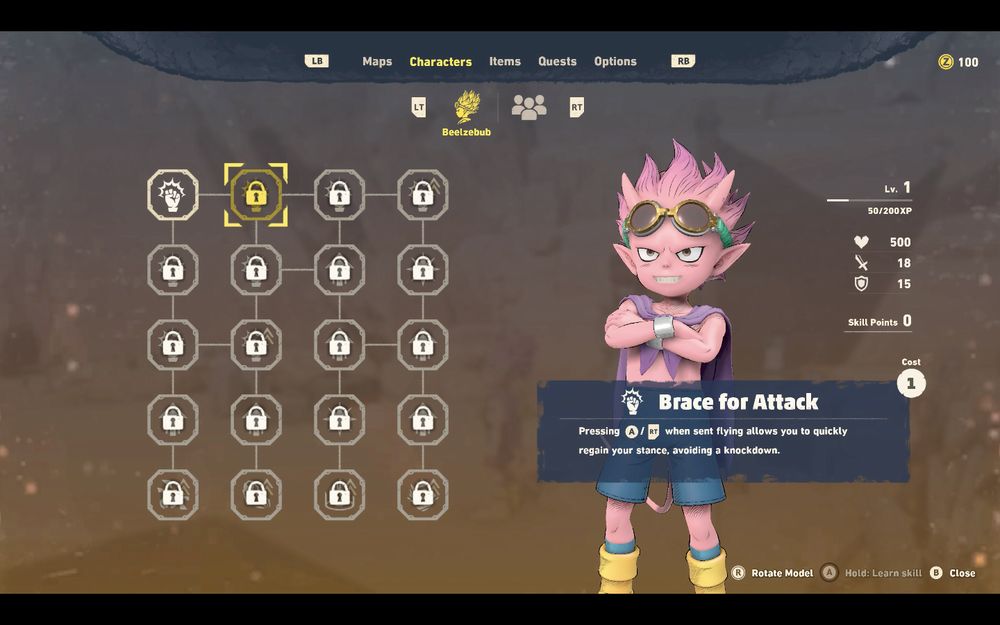Select the unlocked fist skill node
Image resolution: width=1000 pixels, height=625 pixels.
pyautogui.click(x=173, y=194)
